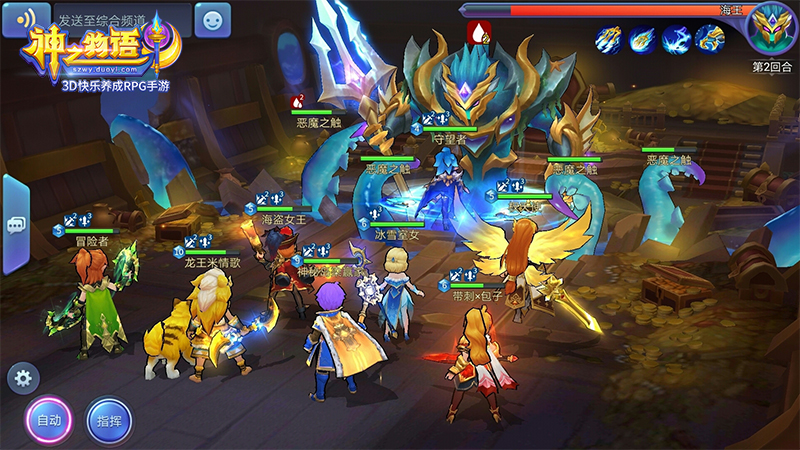Open the gear settings icon
The width and height of the screenshot is (800, 450).
[x=23, y=378]
